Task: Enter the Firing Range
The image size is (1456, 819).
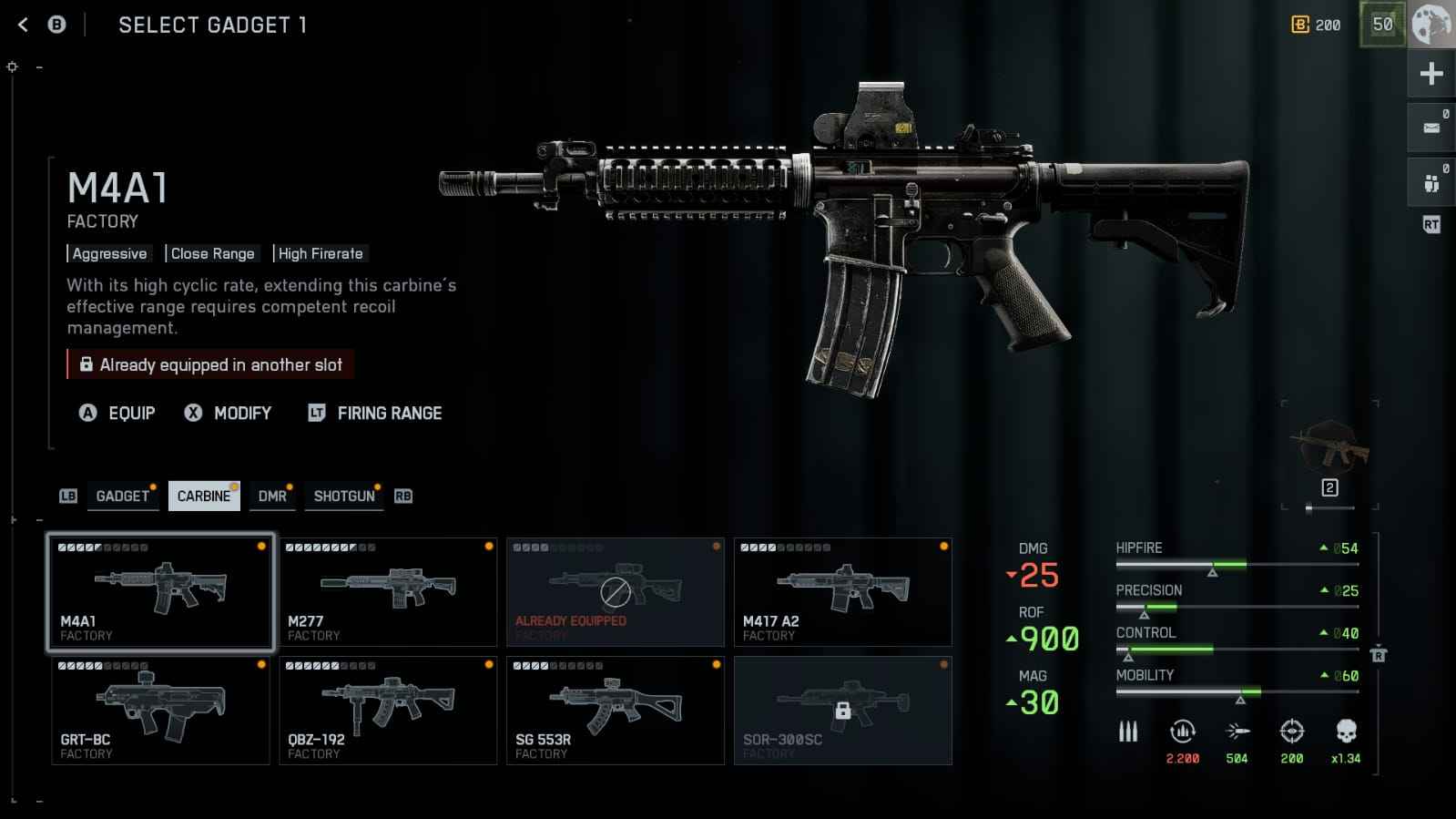Action: (375, 414)
